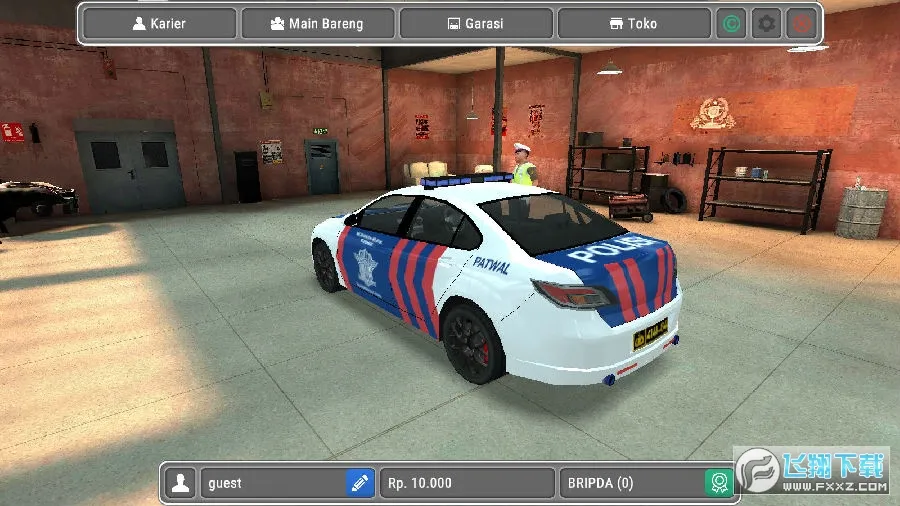Select the Rp. 10.000 money field
This screenshot has width=900, height=506.
pos(467,483)
